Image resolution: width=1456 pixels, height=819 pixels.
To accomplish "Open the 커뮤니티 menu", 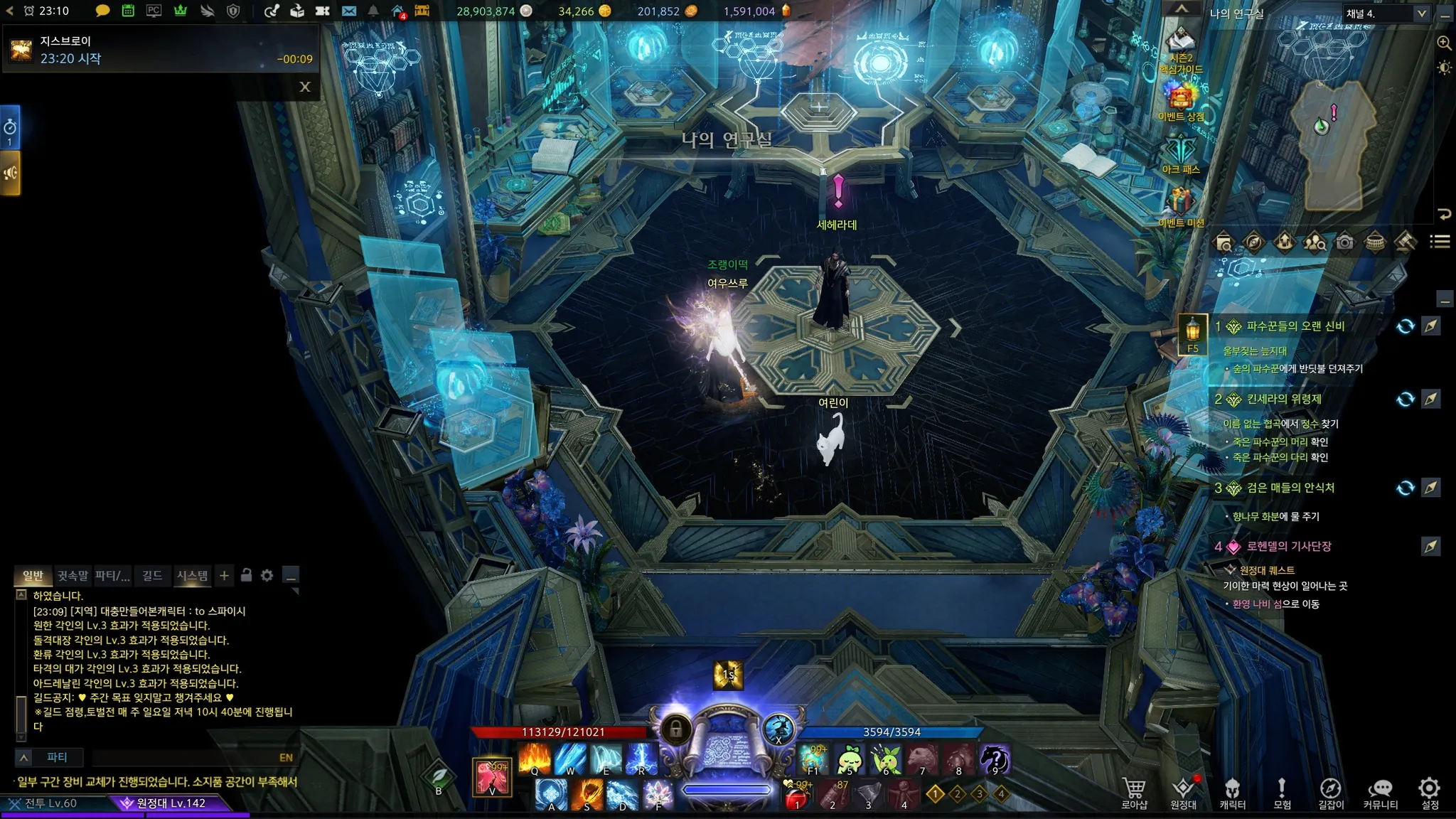I will click(x=1380, y=793).
